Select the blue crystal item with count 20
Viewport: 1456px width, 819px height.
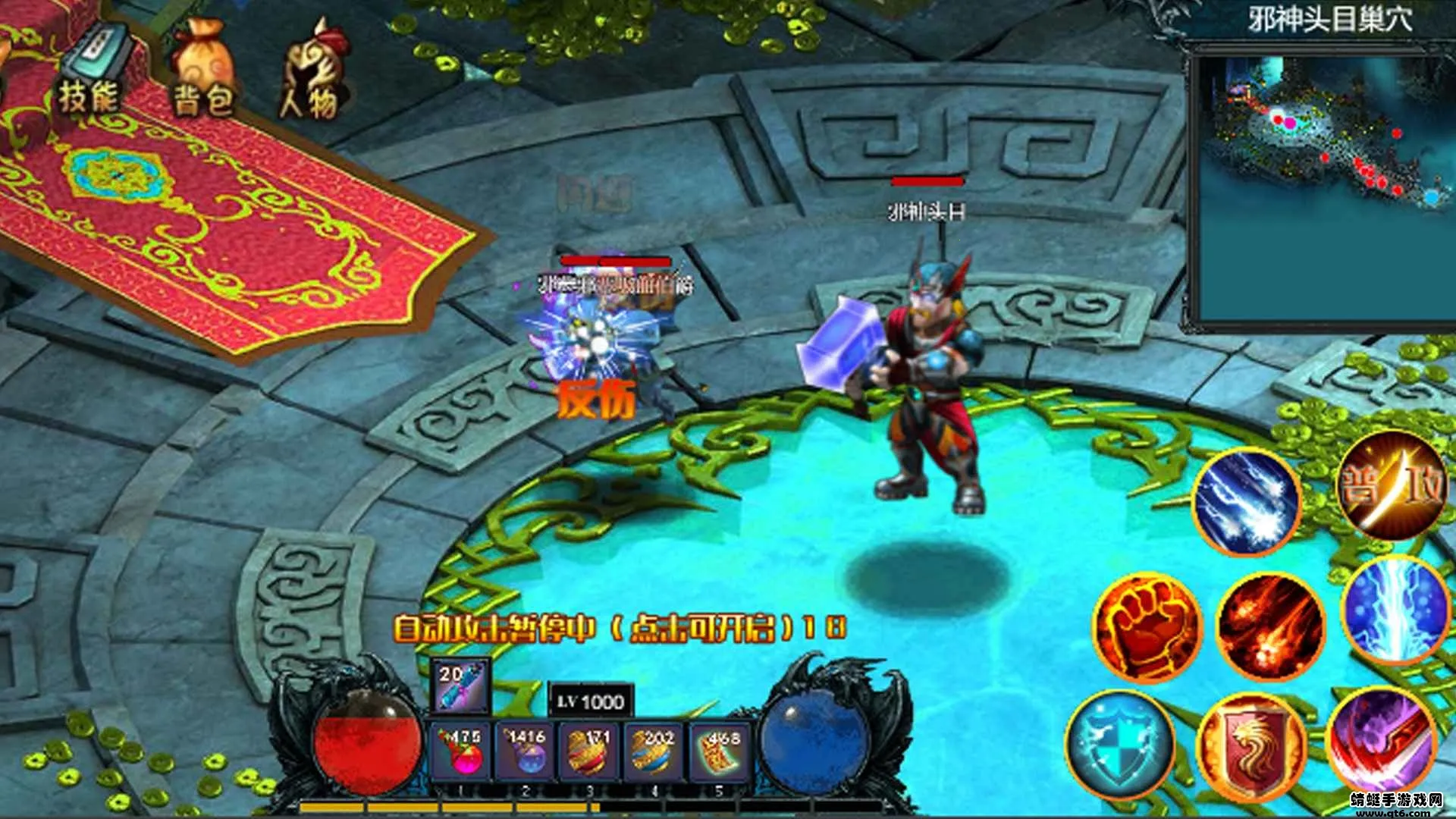click(x=460, y=686)
